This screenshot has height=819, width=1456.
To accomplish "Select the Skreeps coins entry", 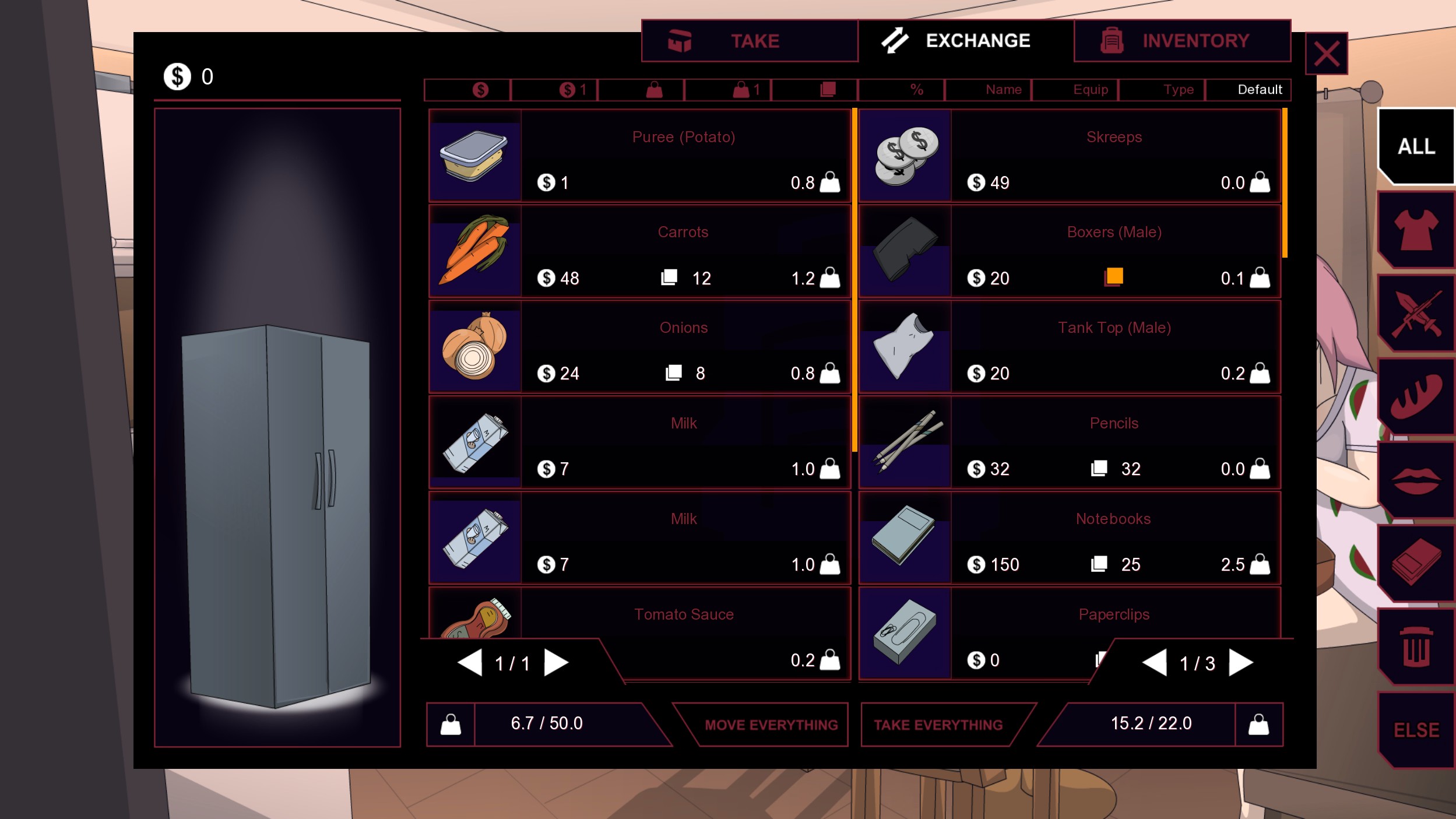I will click(1070, 156).
